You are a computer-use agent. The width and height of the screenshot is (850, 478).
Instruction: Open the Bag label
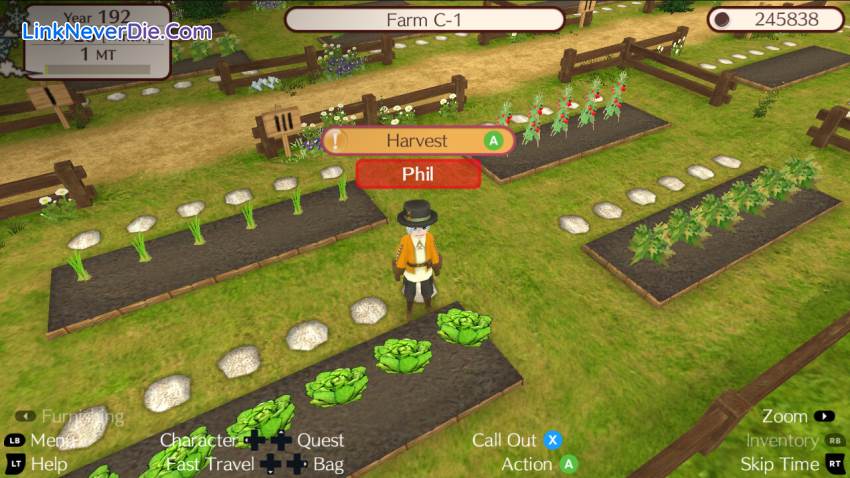[328, 464]
